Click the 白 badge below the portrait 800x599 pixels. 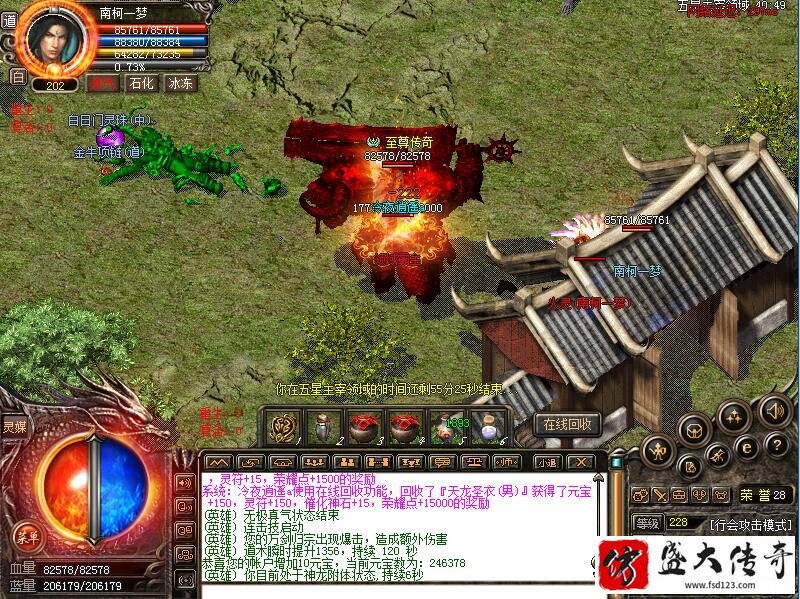[16, 75]
